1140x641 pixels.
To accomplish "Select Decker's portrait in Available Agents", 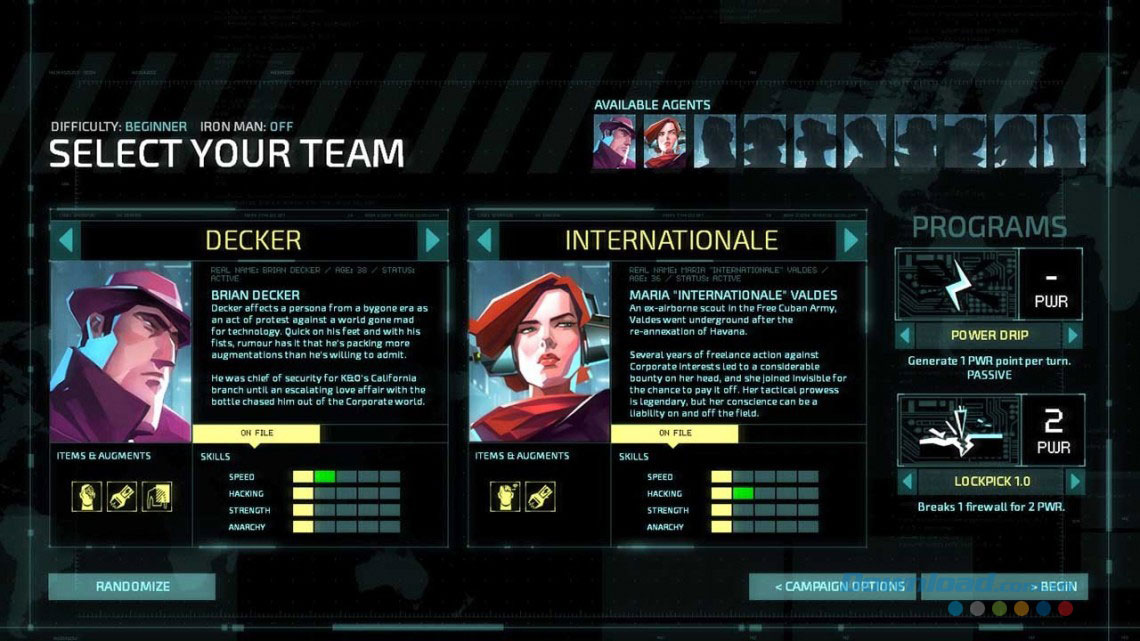I will (x=614, y=142).
